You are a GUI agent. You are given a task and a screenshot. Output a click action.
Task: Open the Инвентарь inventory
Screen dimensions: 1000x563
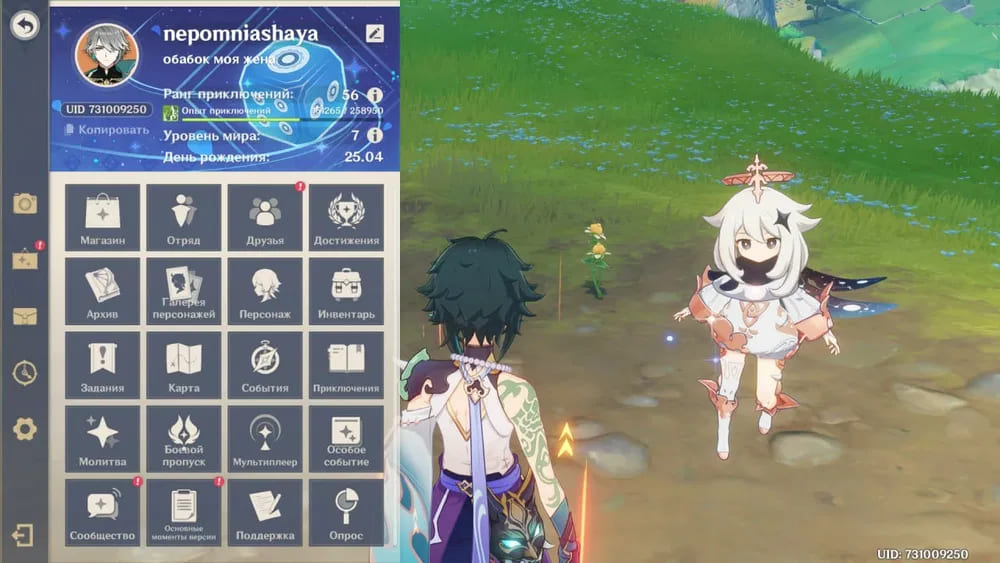point(346,291)
